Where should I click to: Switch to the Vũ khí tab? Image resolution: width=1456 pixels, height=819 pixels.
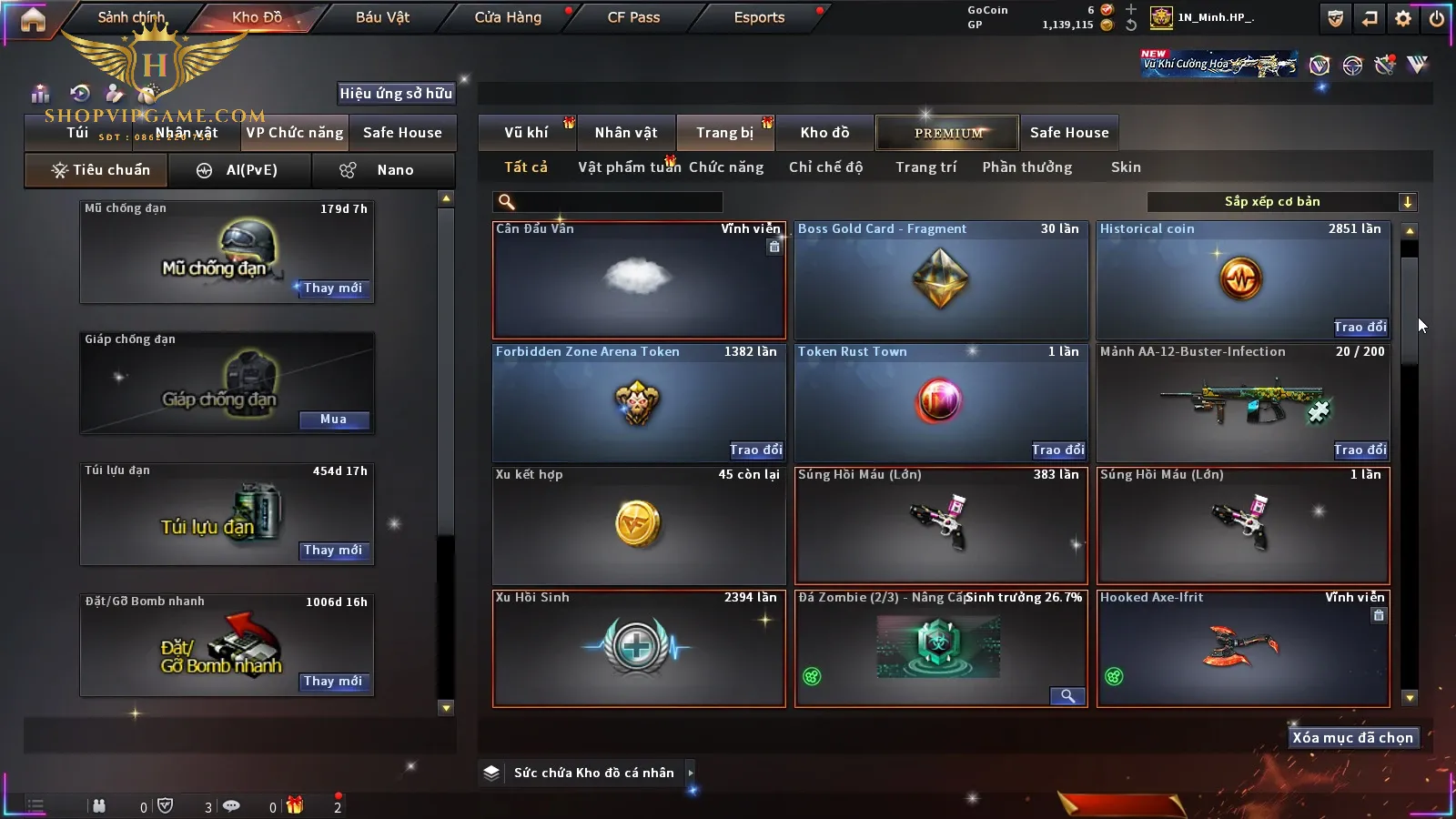click(x=526, y=133)
